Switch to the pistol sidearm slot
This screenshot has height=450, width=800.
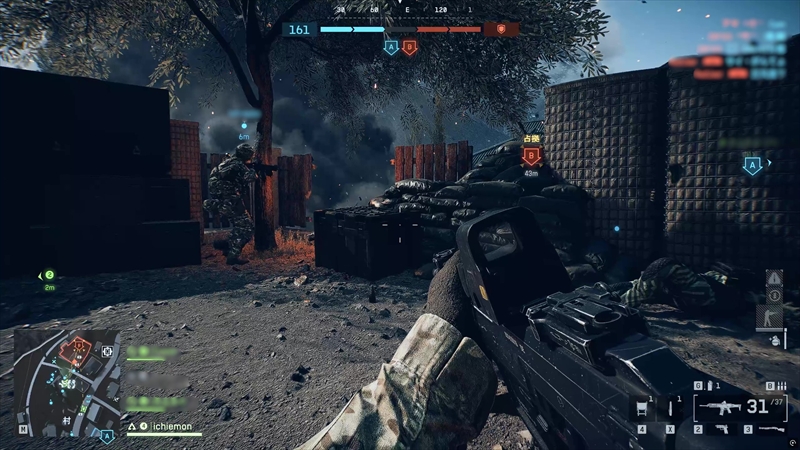(721, 430)
